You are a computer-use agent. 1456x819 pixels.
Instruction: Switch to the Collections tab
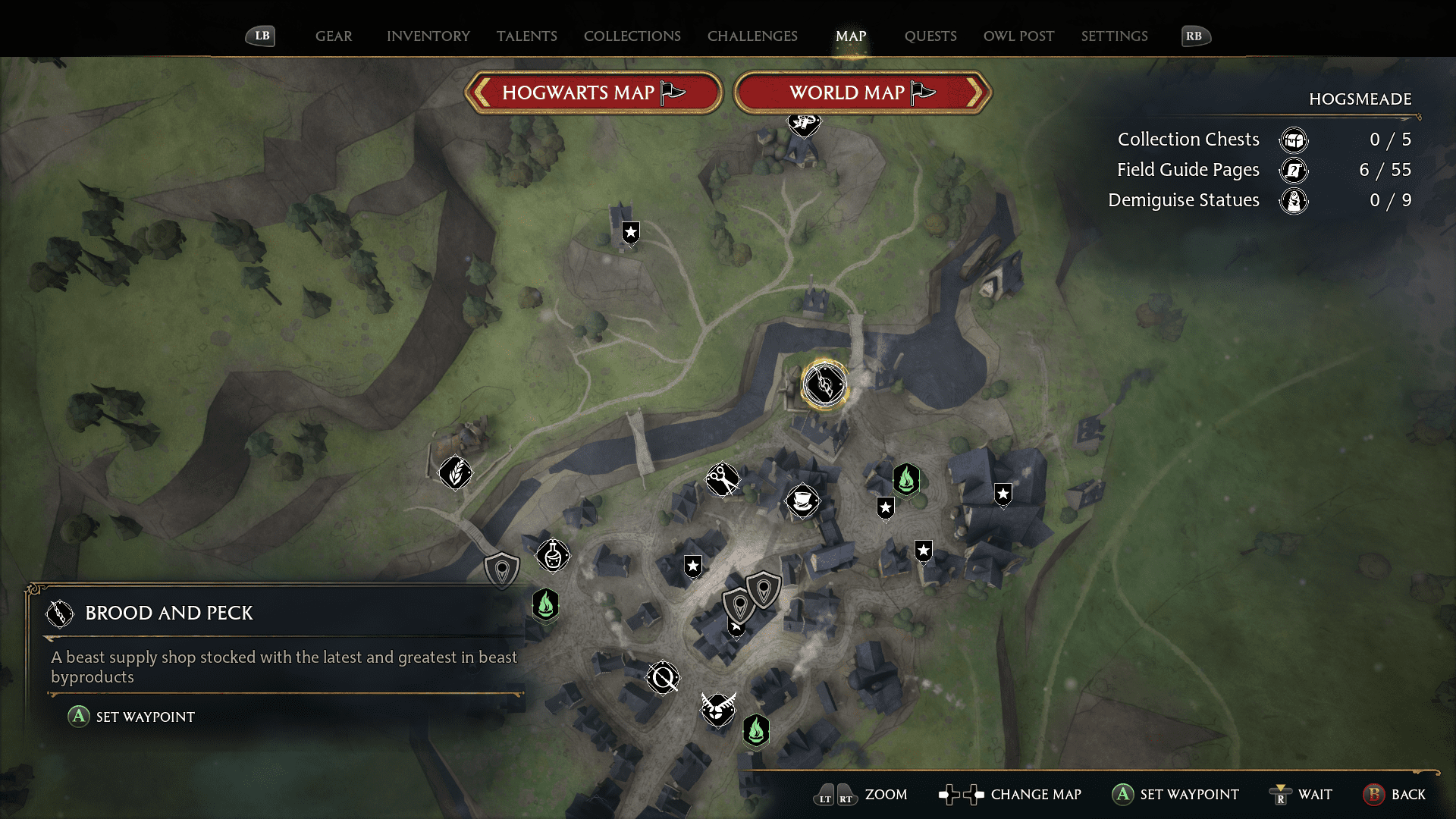[632, 36]
